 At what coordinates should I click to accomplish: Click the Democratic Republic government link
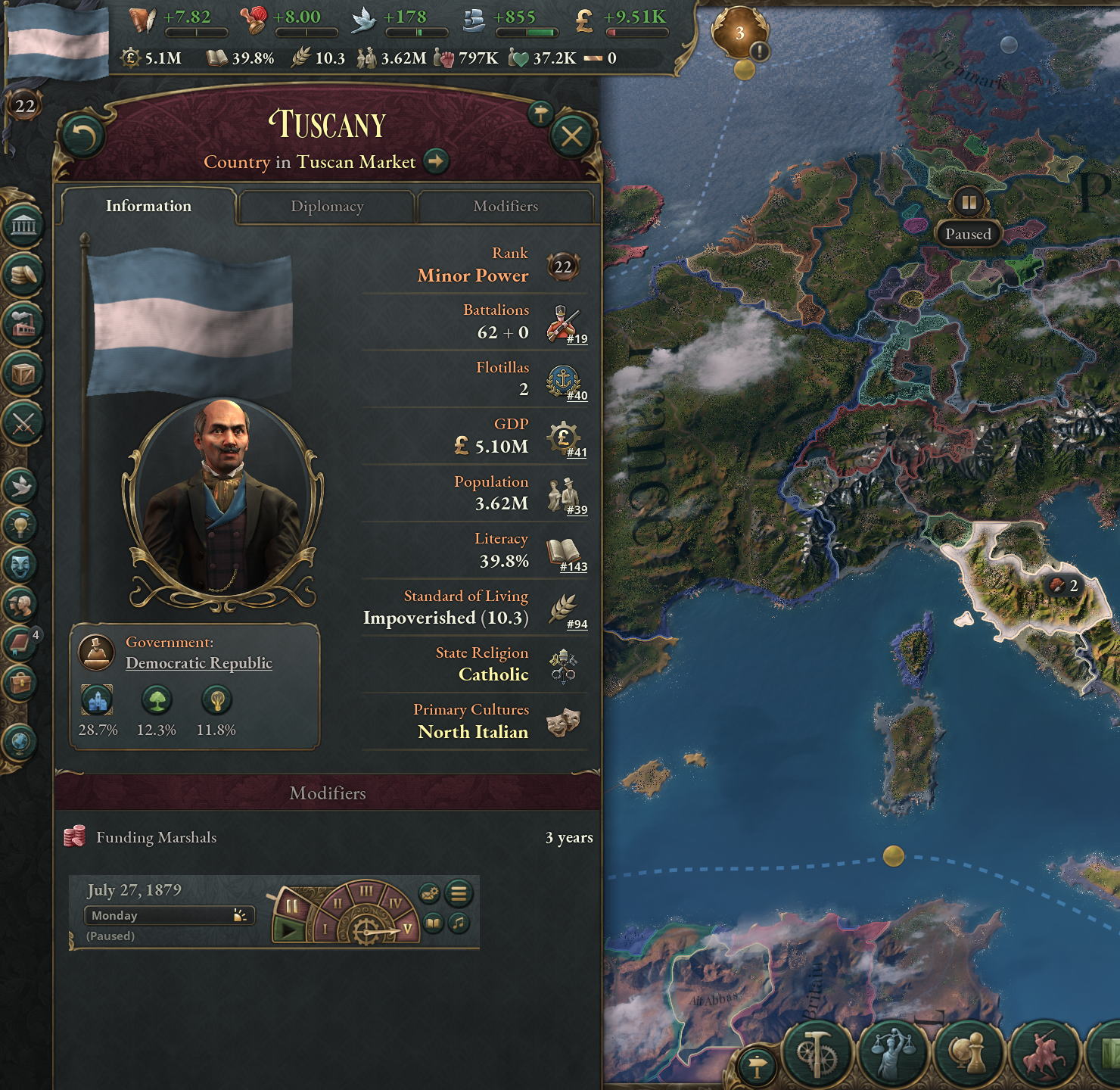click(198, 663)
